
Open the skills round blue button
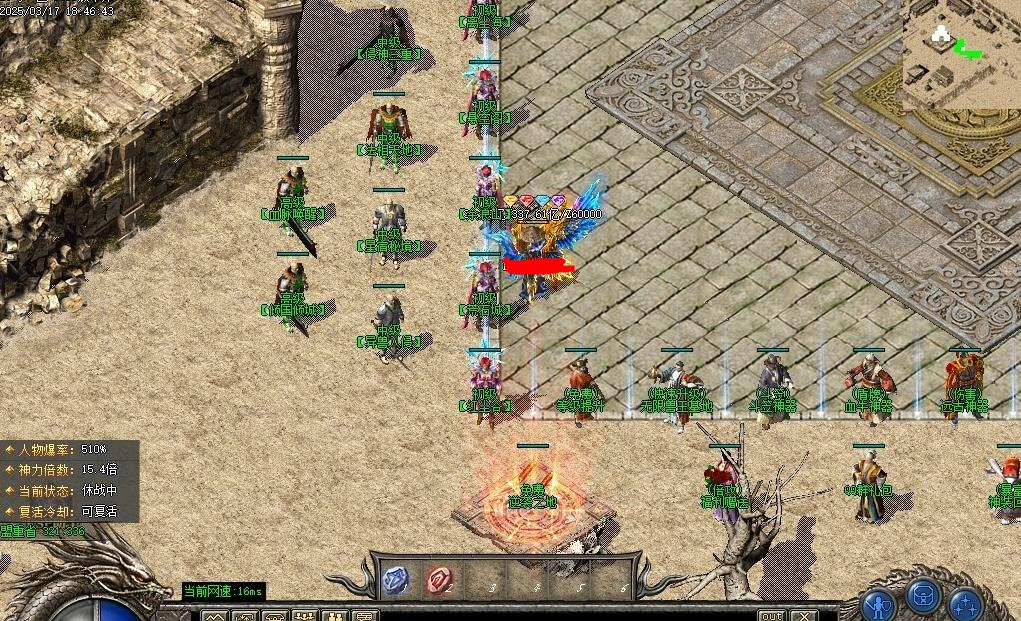[966, 604]
